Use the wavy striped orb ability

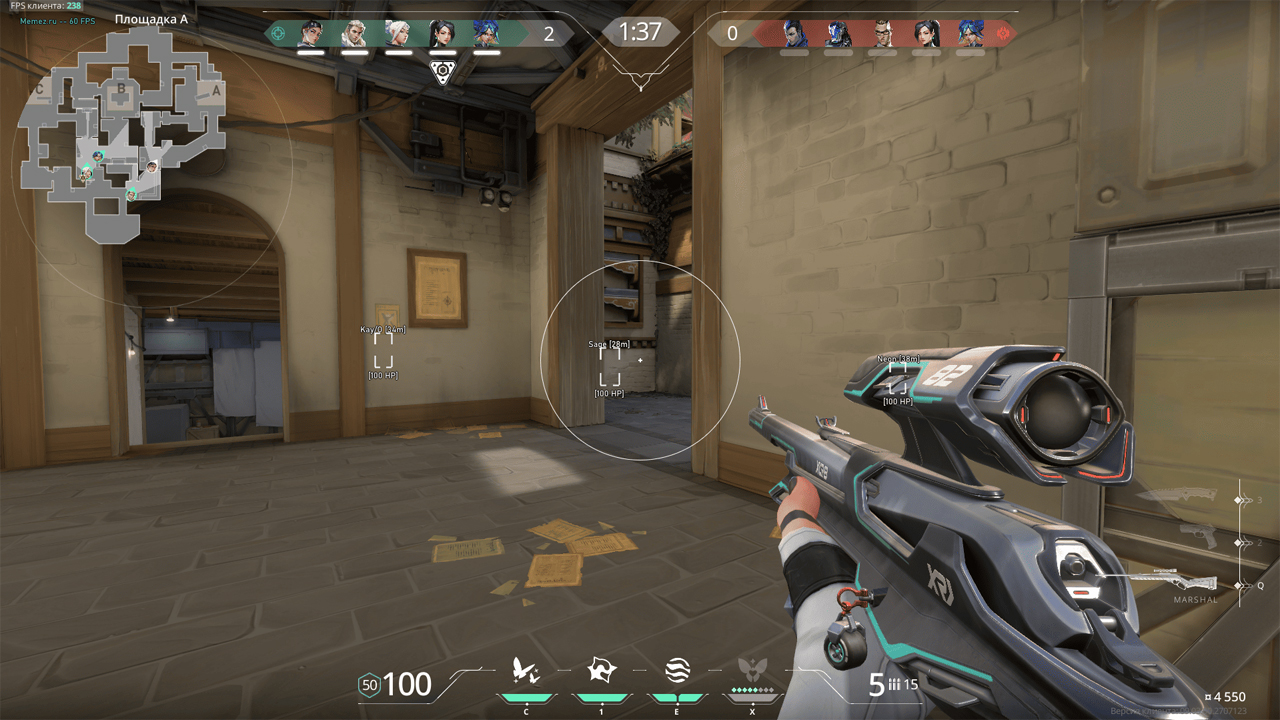coord(677,670)
